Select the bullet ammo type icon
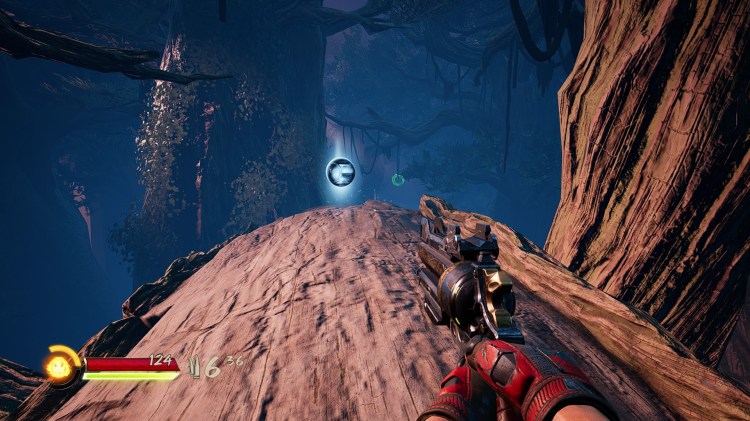 click(x=194, y=367)
